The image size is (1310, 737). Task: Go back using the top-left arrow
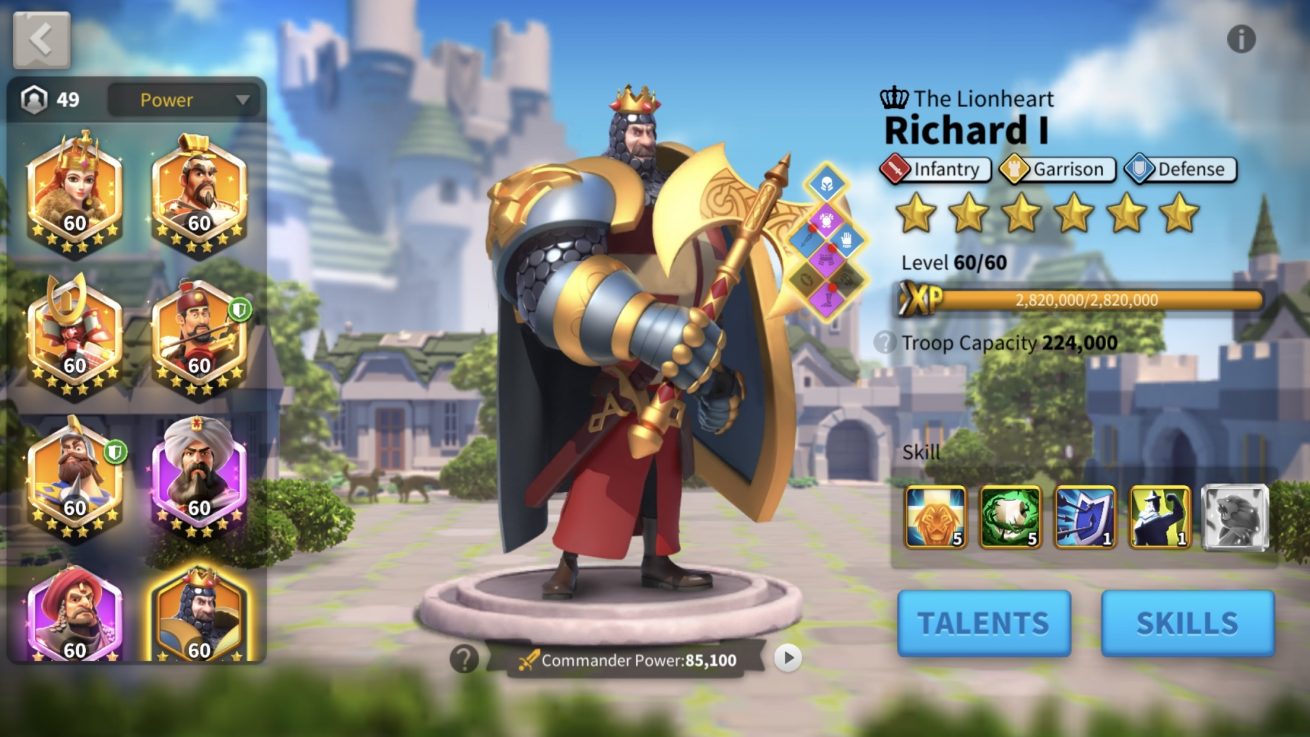click(x=41, y=40)
